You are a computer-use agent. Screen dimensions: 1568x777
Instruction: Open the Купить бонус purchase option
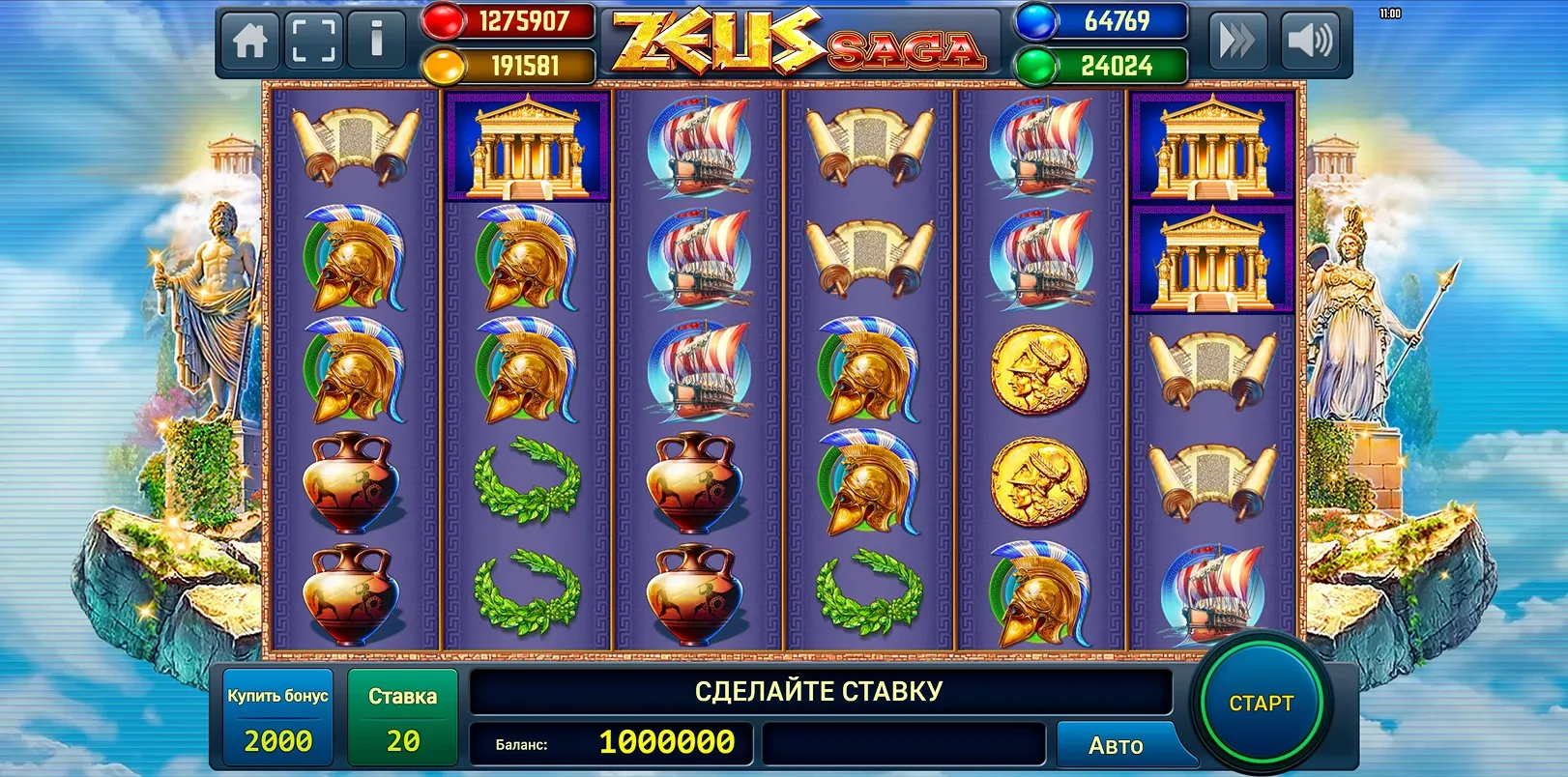point(278,715)
